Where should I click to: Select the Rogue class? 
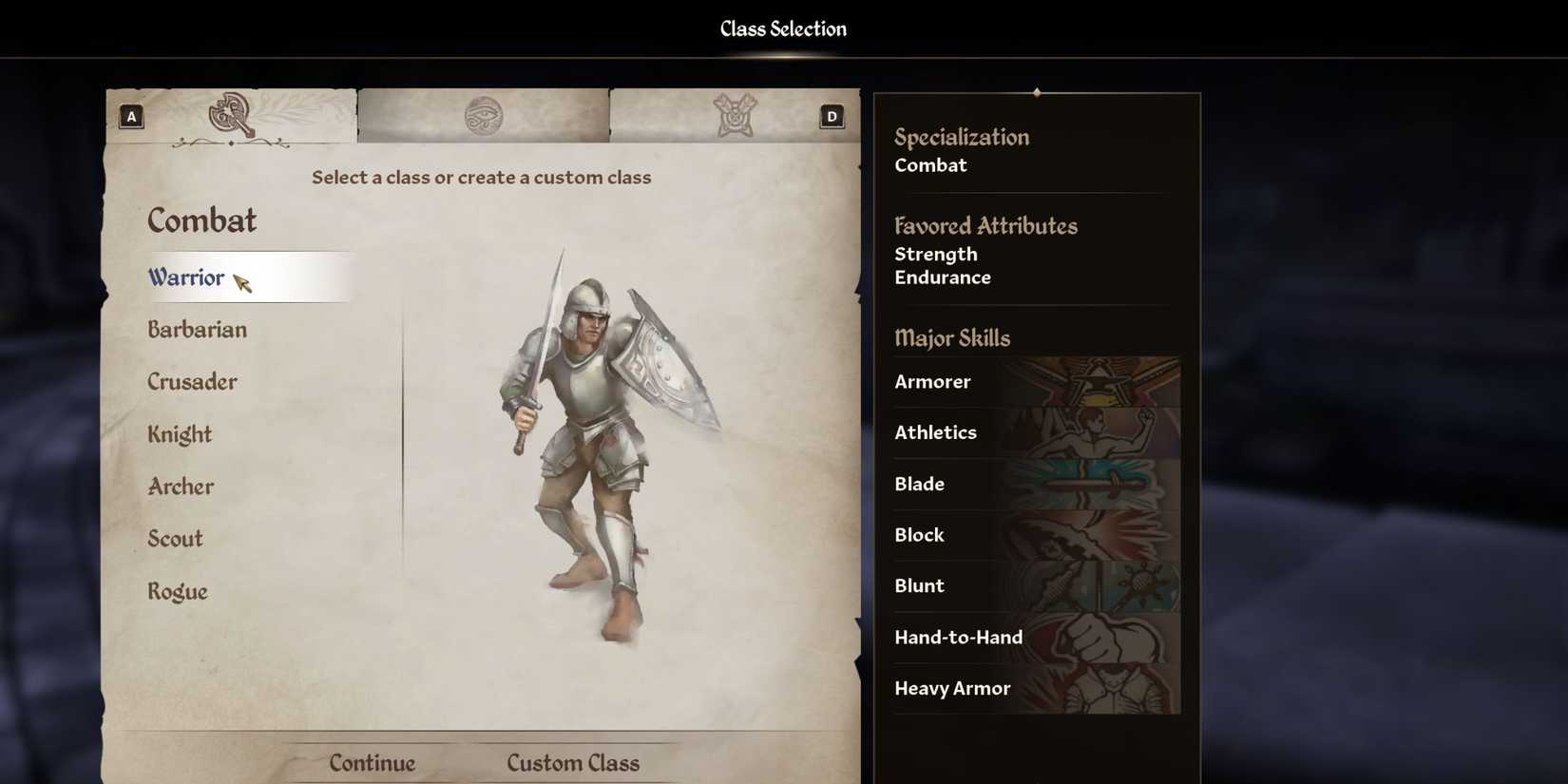point(177,591)
